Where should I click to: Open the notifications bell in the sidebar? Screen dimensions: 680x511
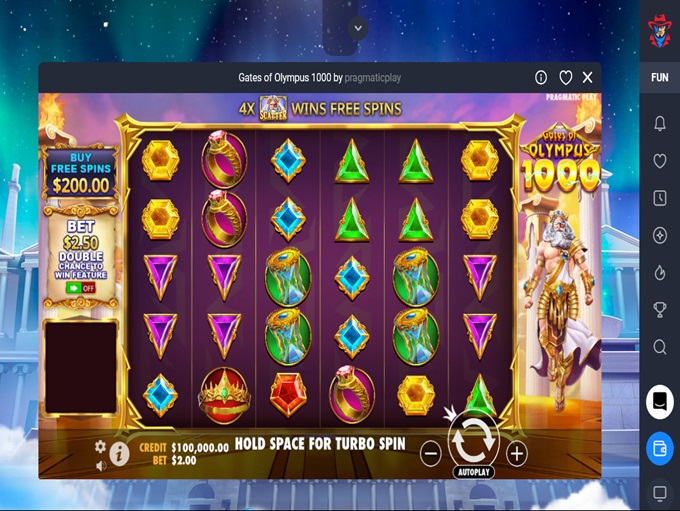click(660, 123)
